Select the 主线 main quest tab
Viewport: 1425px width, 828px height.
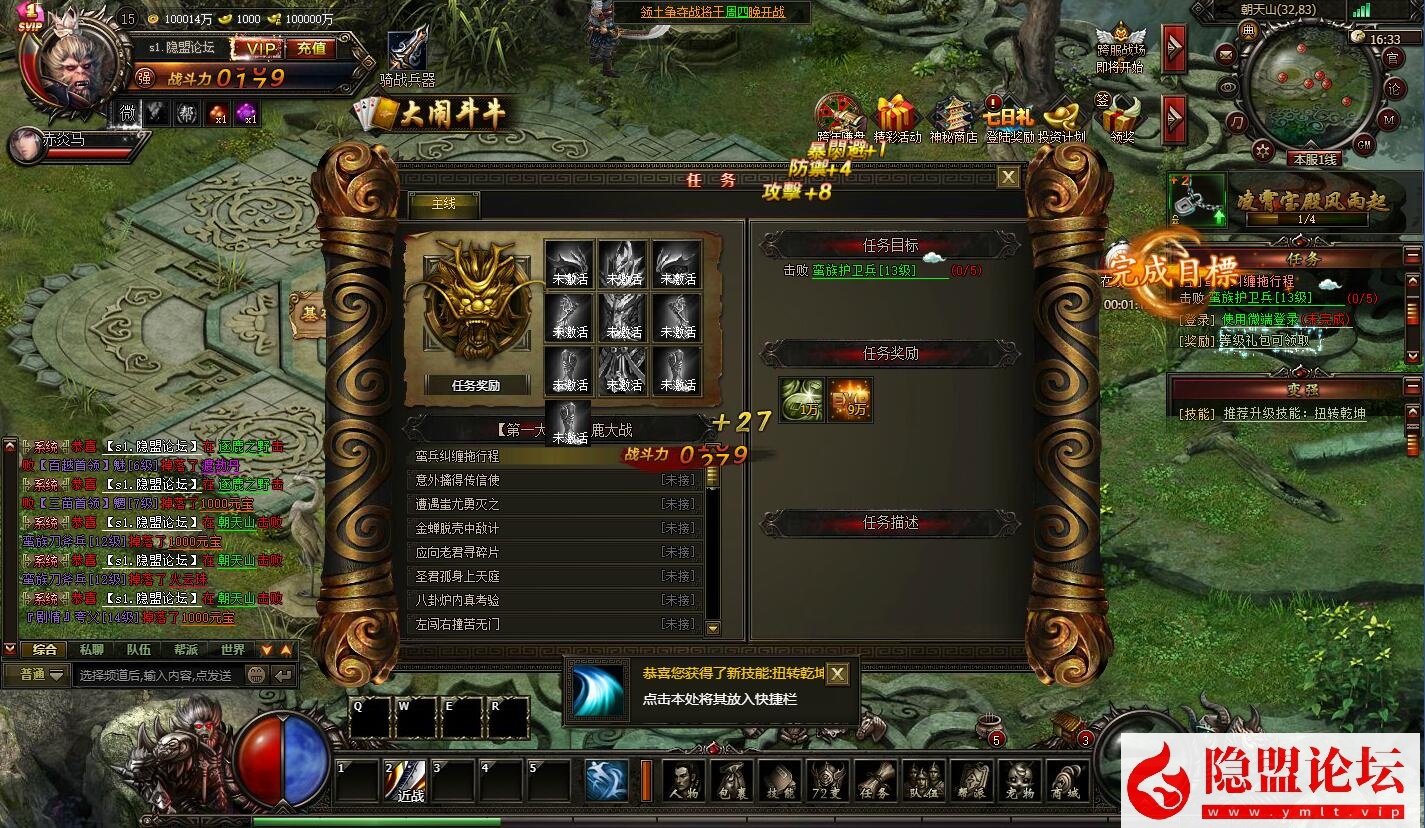[x=443, y=204]
